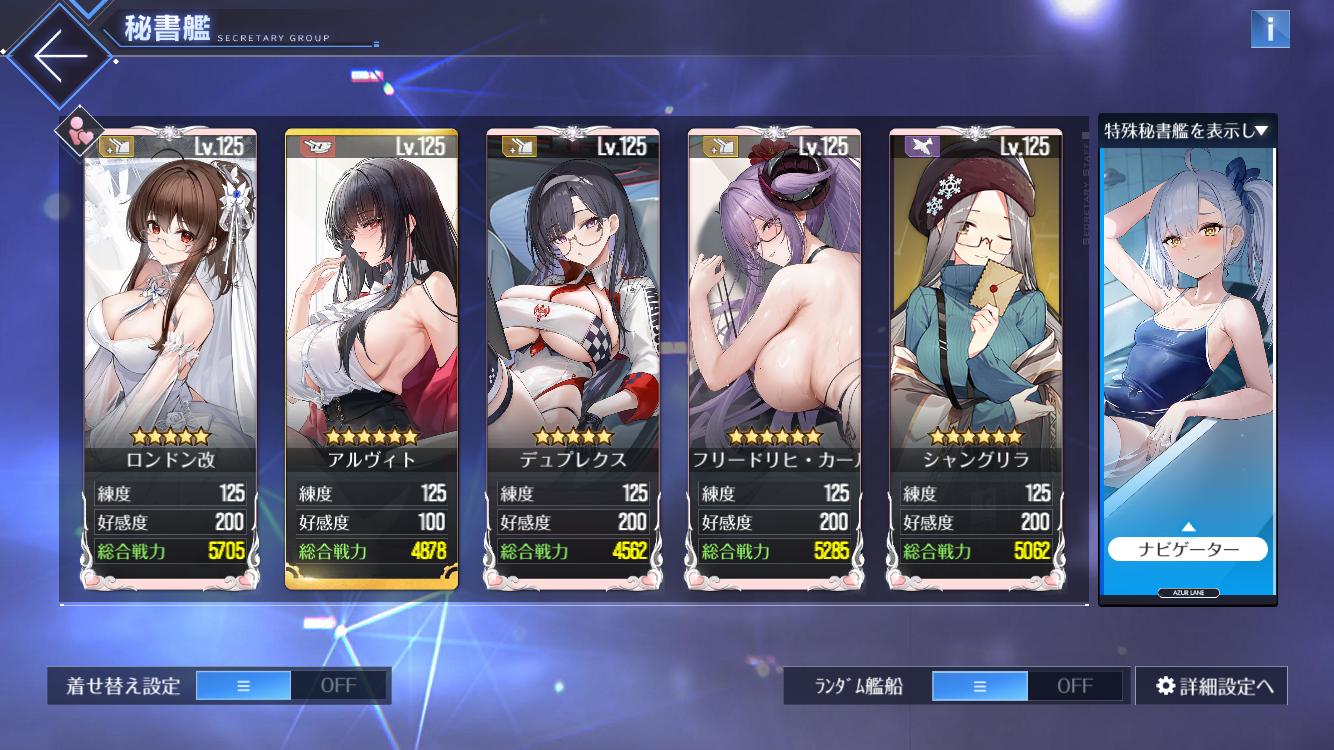Click the ナビゲーター button
This screenshot has height=750, width=1334.
tap(1187, 549)
